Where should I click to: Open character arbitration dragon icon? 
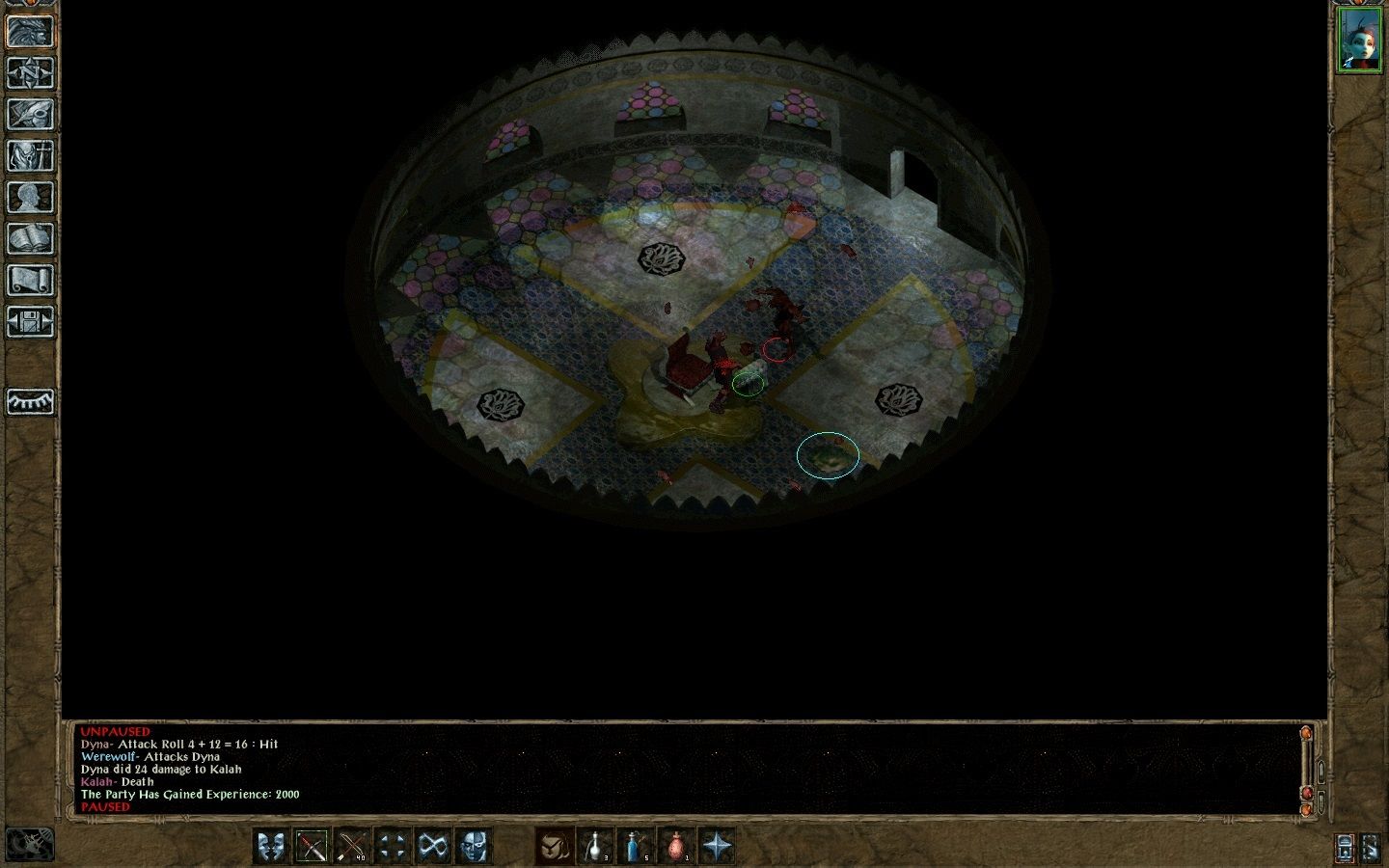coord(31,32)
